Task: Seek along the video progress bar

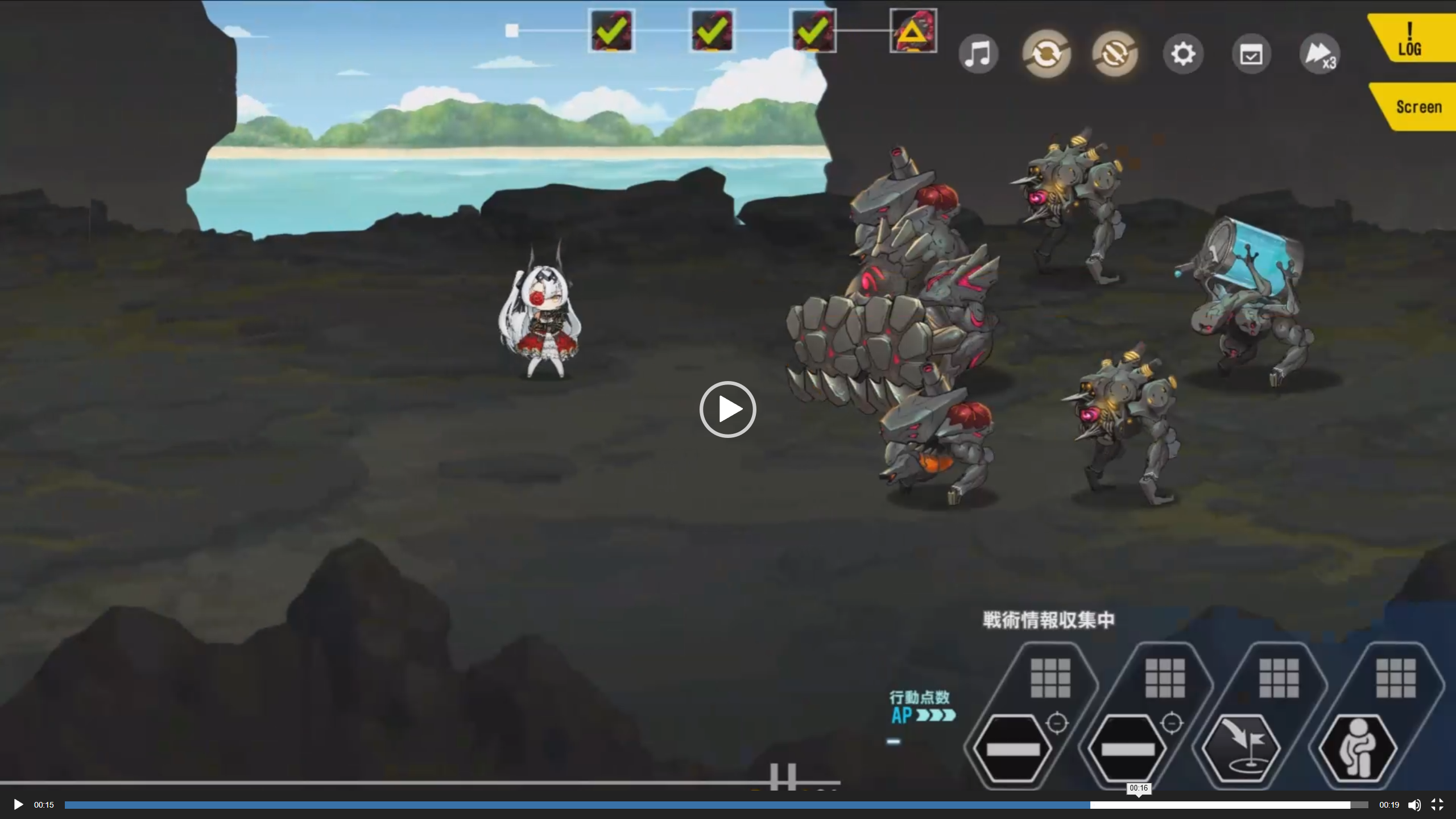Action: click(x=717, y=805)
